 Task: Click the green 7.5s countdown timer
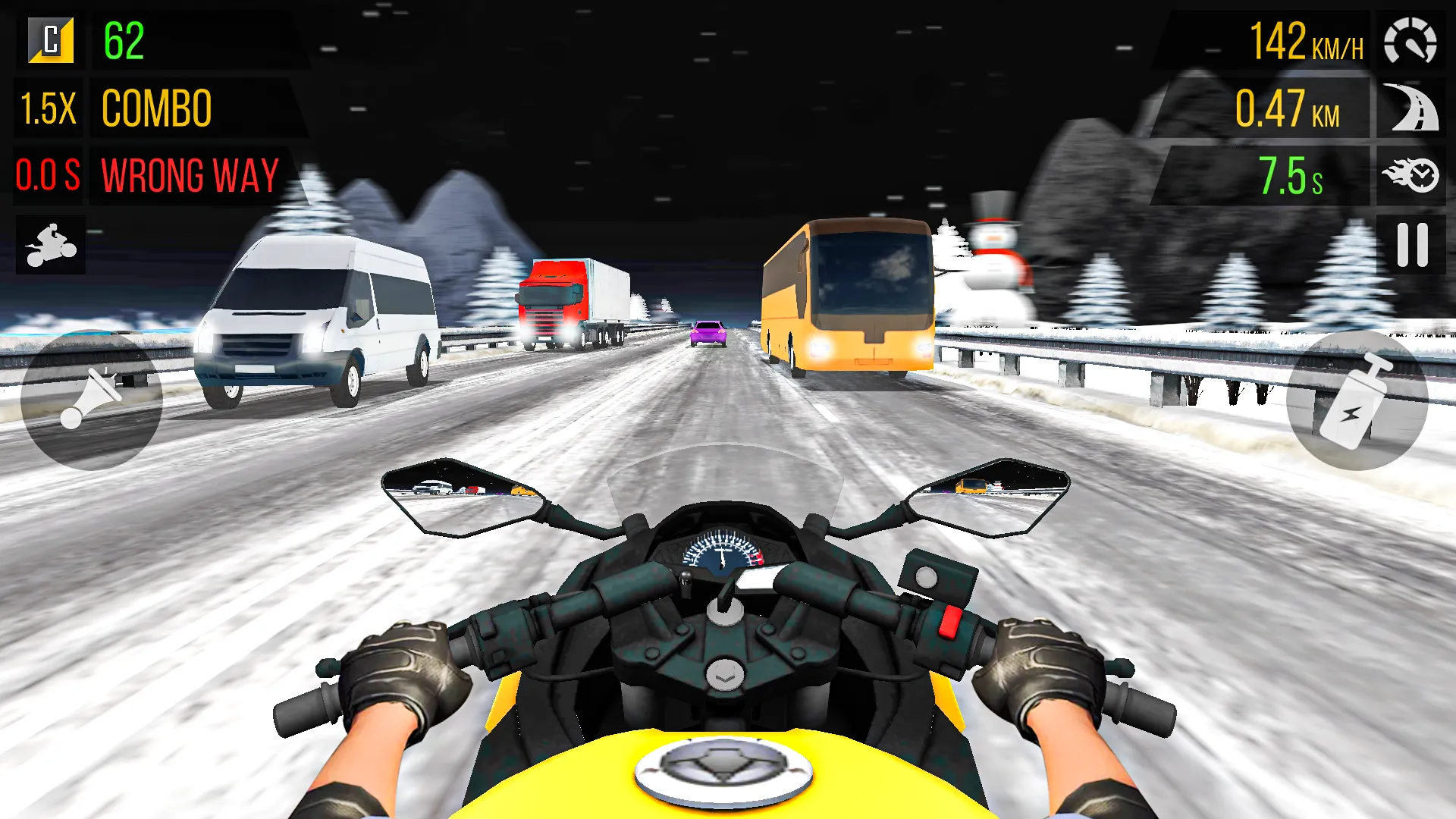pyautogui.click(x=1290, y=176)
